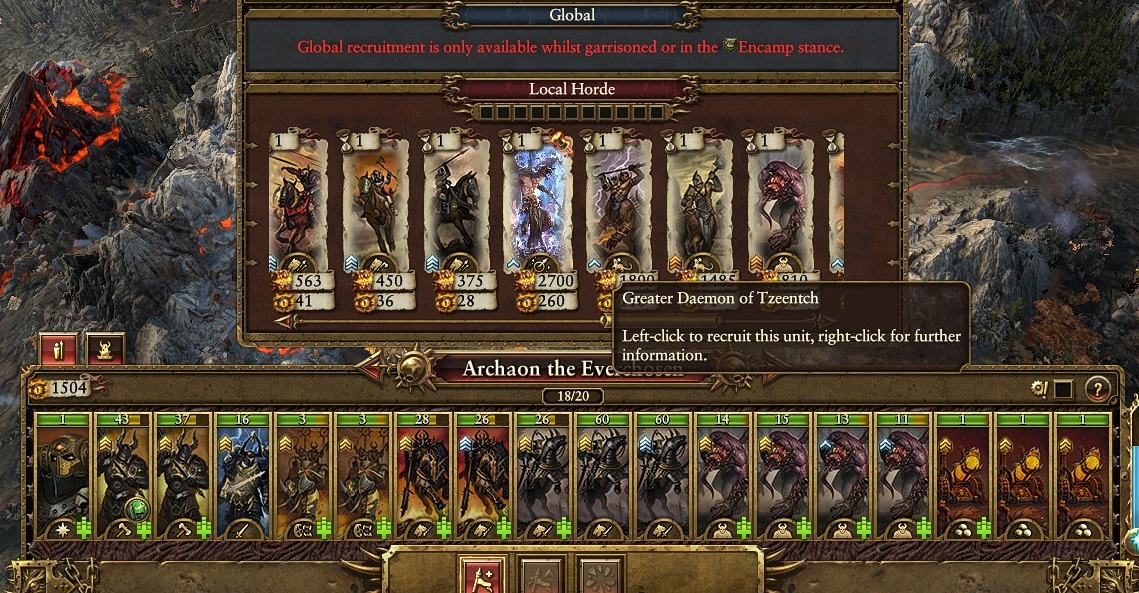Open the help question mark button
The width and height of the screenshot is (1139, 593).
[1097, 389]
